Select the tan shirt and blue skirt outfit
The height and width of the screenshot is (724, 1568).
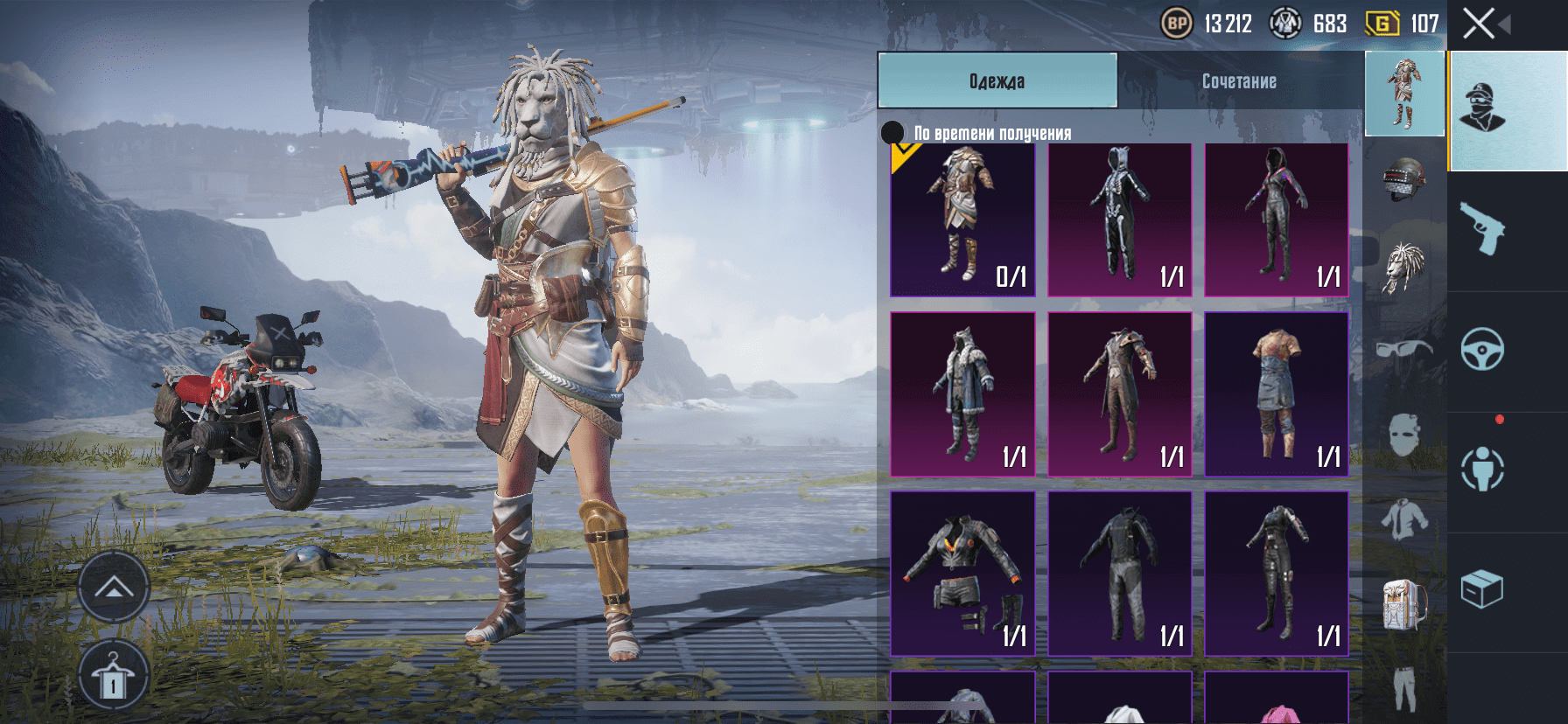1276,394
